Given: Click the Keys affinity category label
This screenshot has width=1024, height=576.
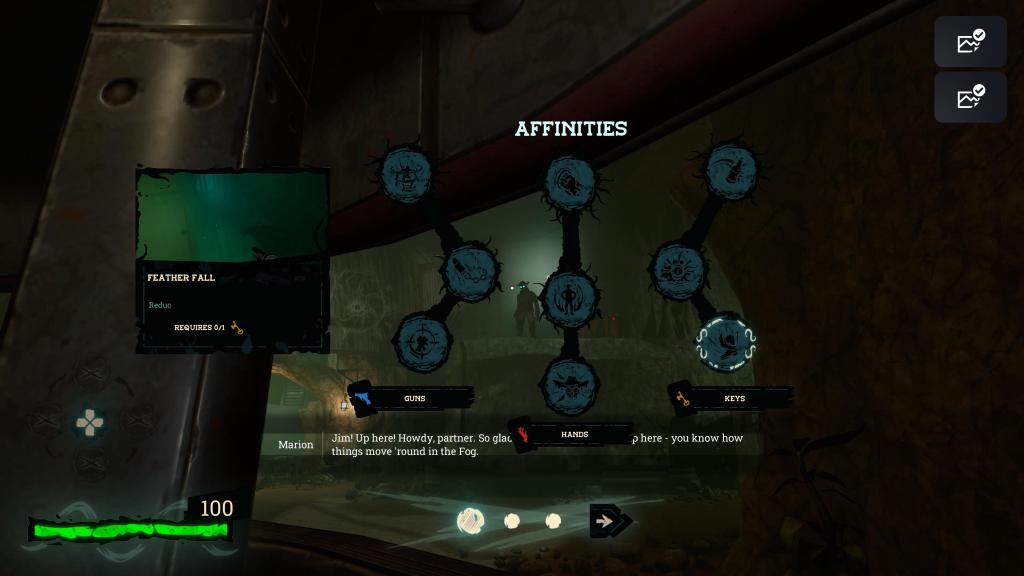Looking at the screenshot, I should pos(734,398).
